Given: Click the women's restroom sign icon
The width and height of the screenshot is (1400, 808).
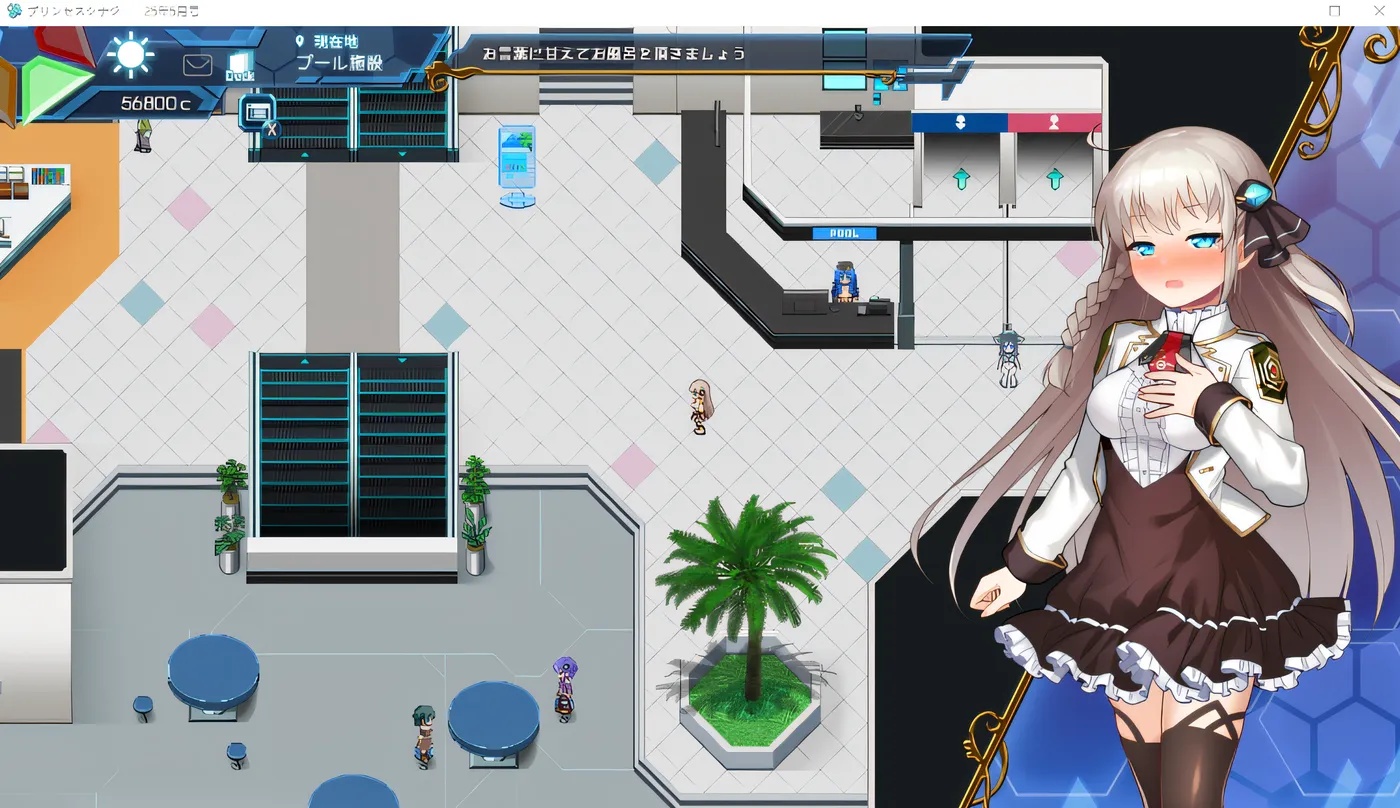Looking at the screenshot, I should [1055, 122].
